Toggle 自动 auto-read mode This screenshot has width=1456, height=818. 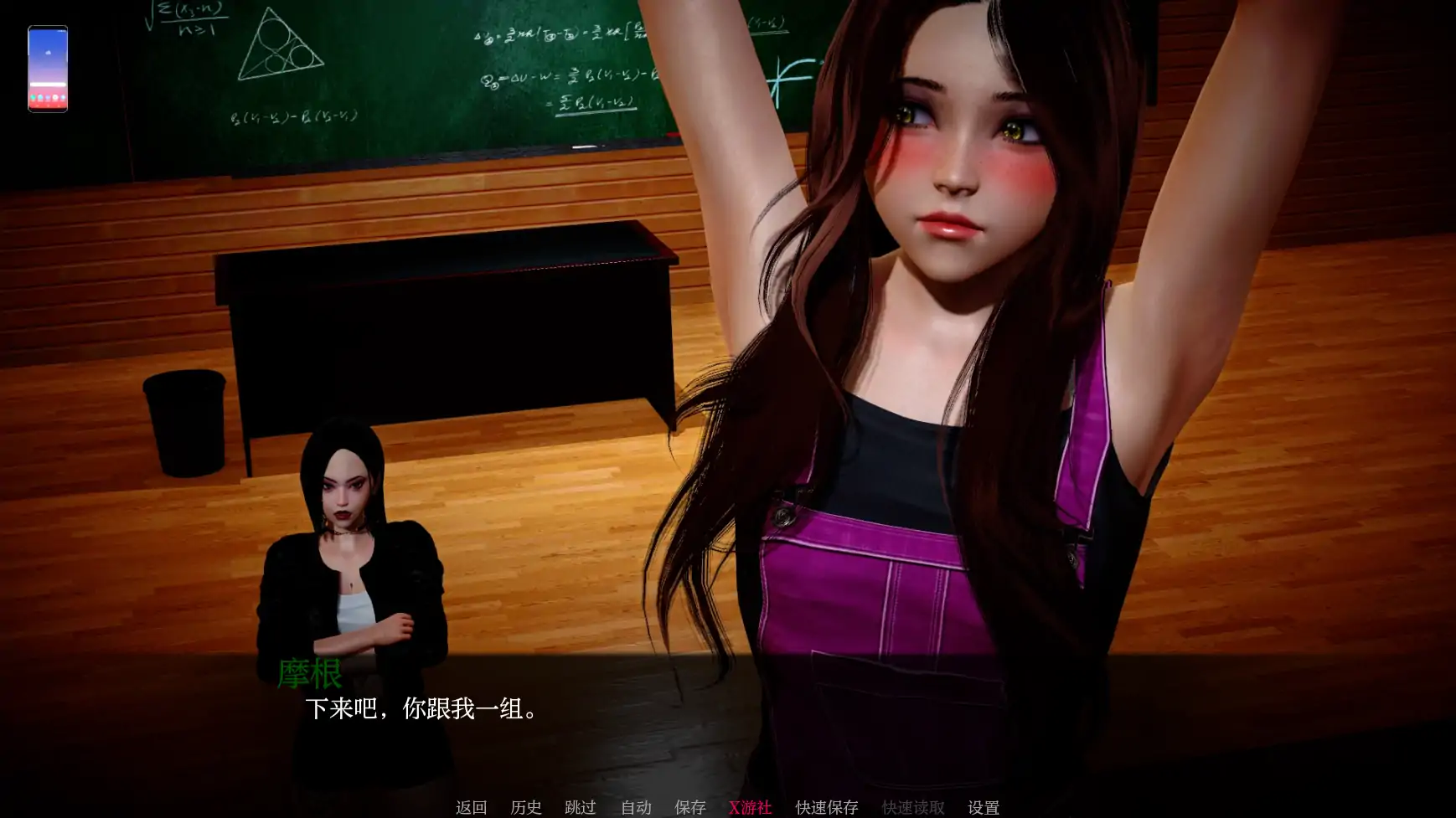[x=635, y=807]
